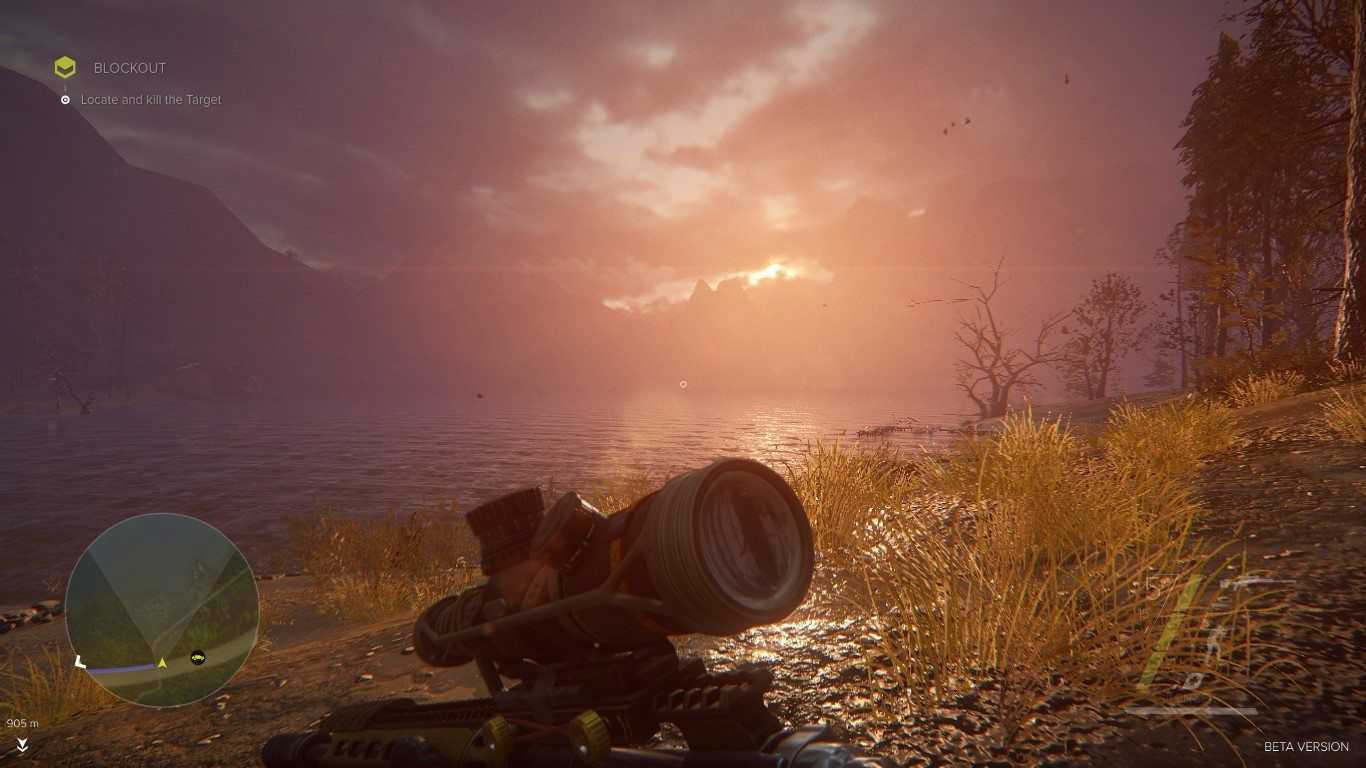1366x768 pixels.
Task: Click the yellow player arrow on the minimap
Action: [x=162, y=662]
